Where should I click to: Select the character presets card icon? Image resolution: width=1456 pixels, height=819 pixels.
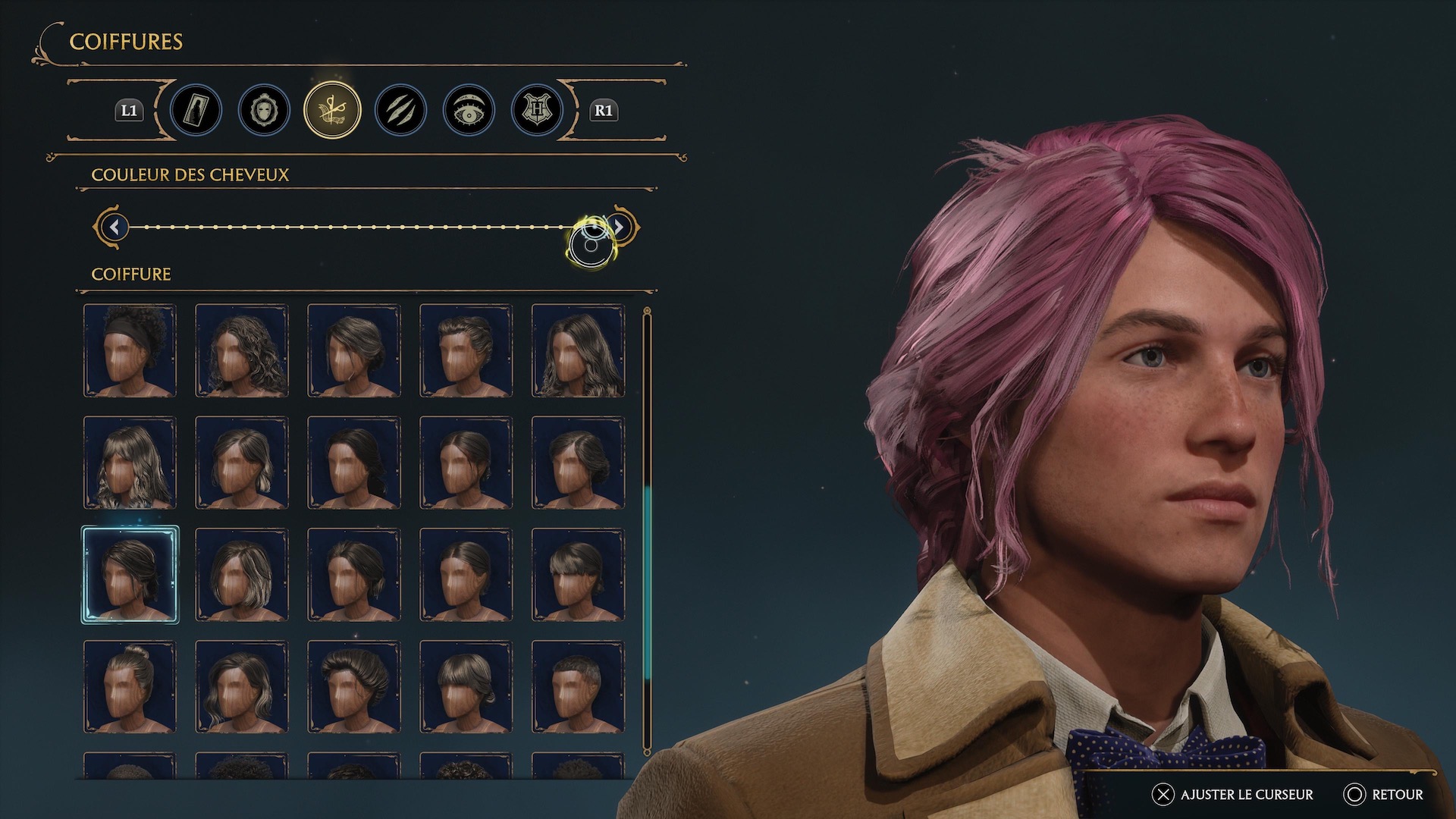tap(196, 110)
